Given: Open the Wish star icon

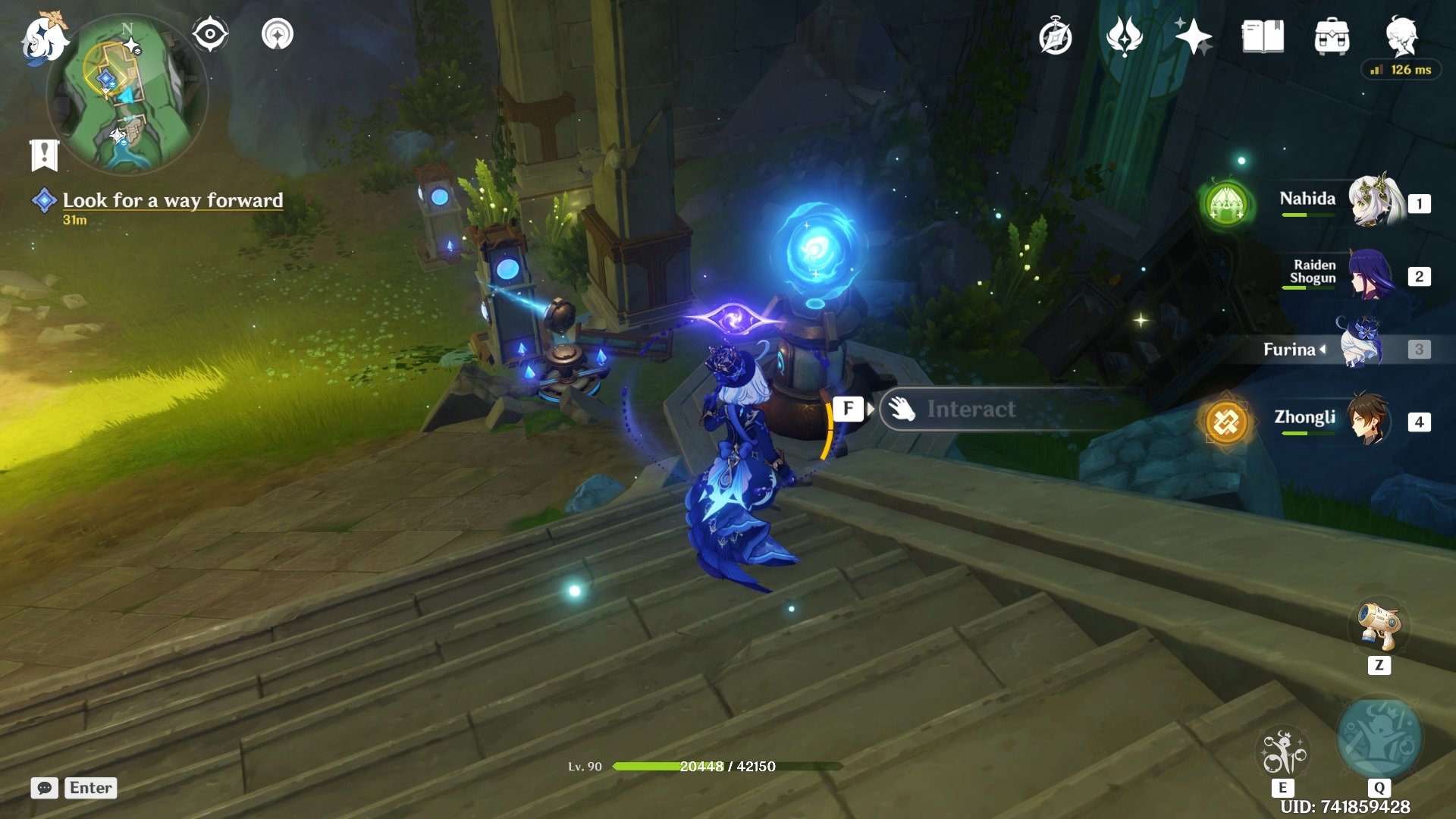Looking at the screenshot, I should (1193, 36).
